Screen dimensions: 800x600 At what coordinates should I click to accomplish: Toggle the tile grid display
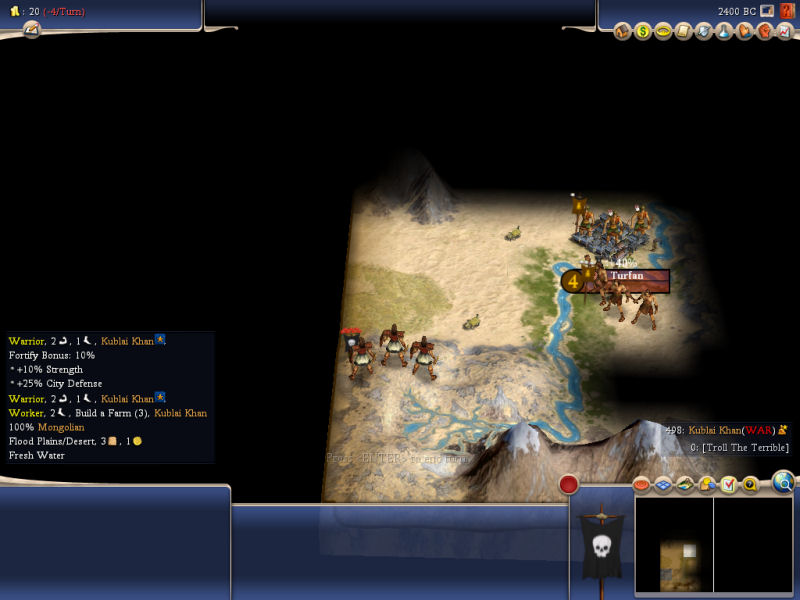[663, 484]
